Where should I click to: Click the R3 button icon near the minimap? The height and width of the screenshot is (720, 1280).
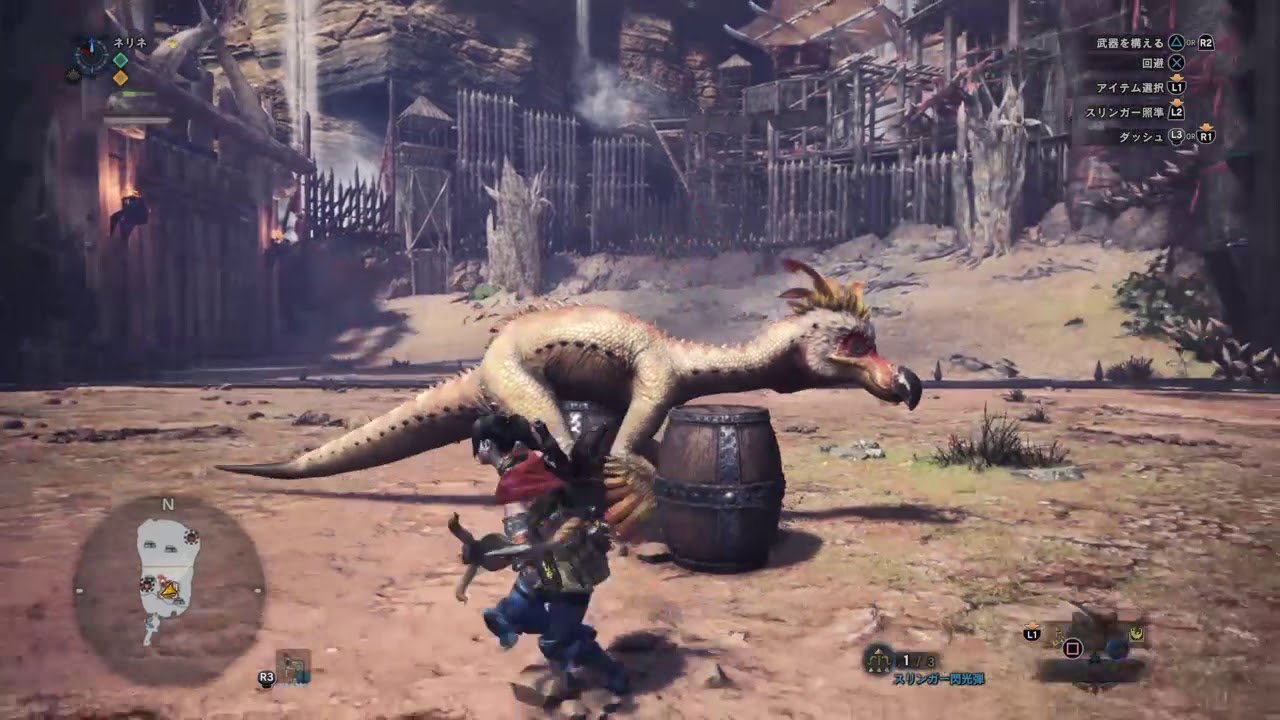pos(266,677)
